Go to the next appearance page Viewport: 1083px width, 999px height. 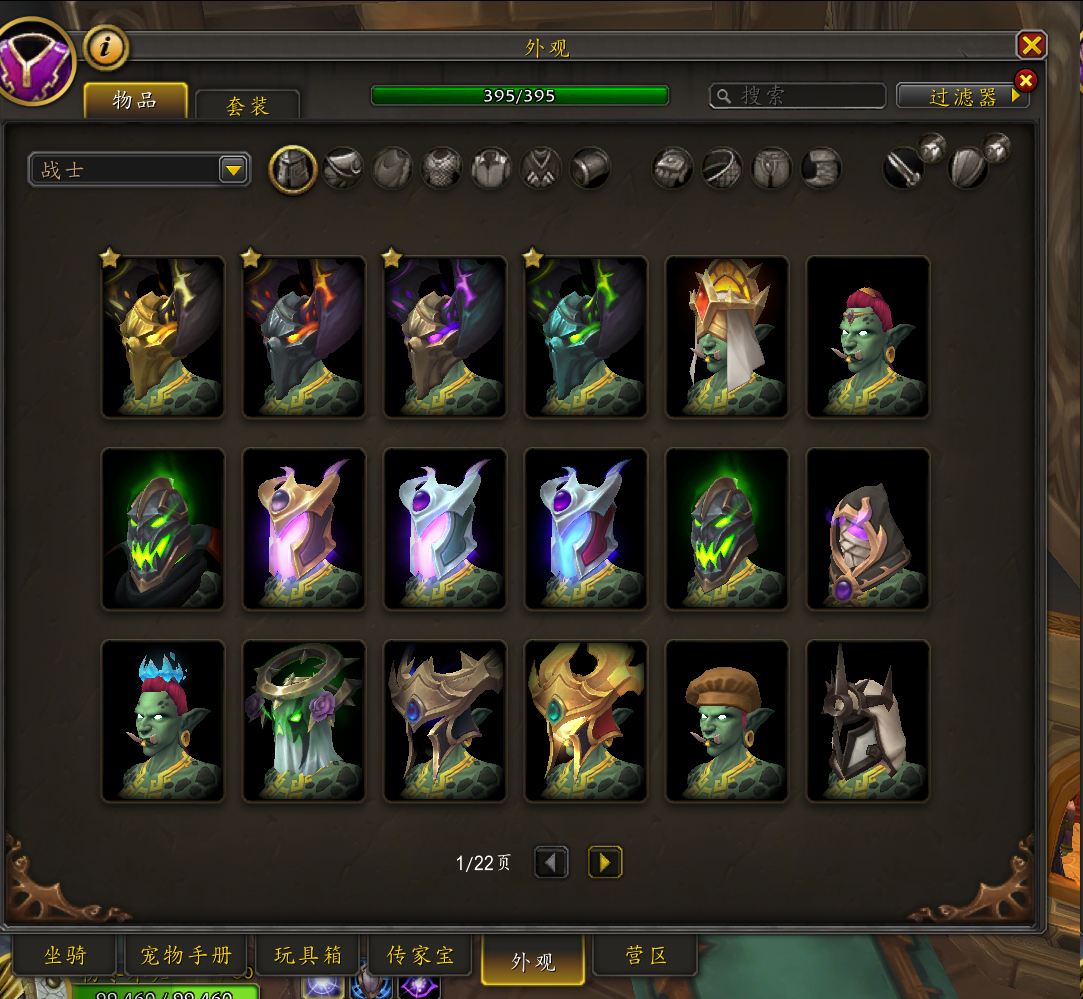point(605,862)
